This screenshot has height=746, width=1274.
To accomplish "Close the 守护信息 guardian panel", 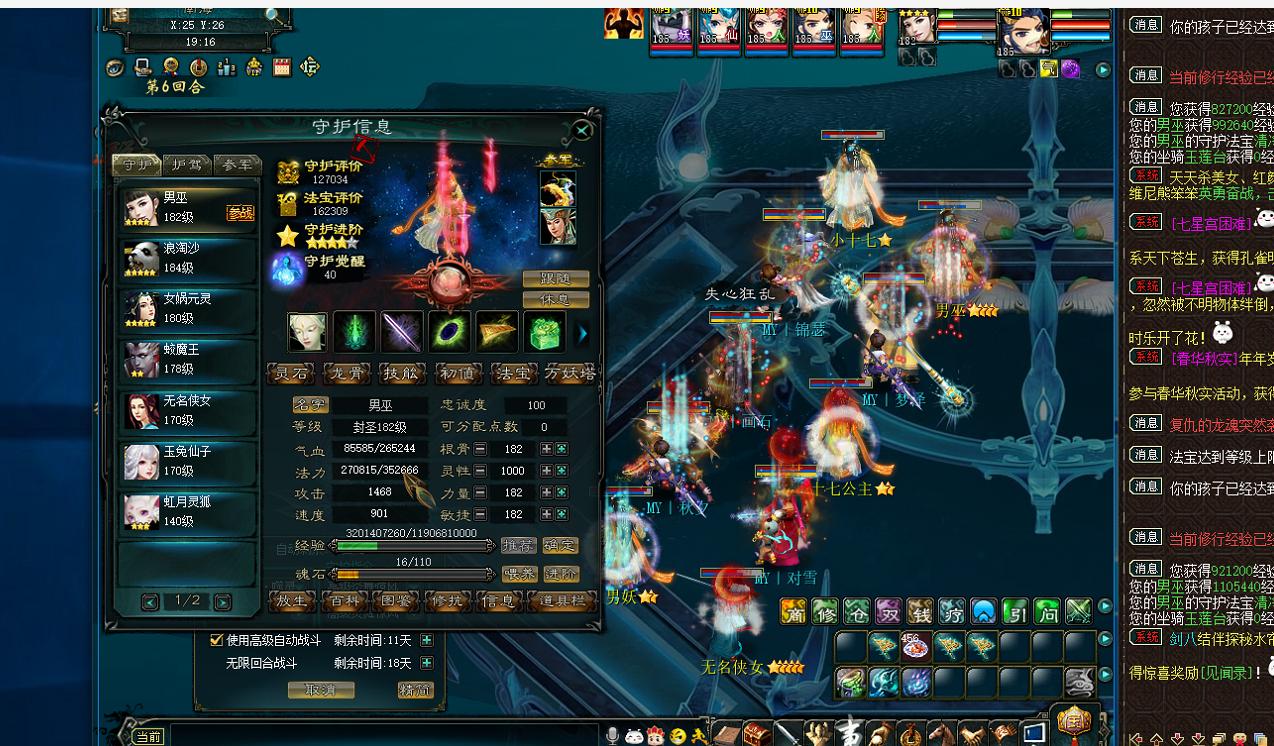I will point(582,130).
